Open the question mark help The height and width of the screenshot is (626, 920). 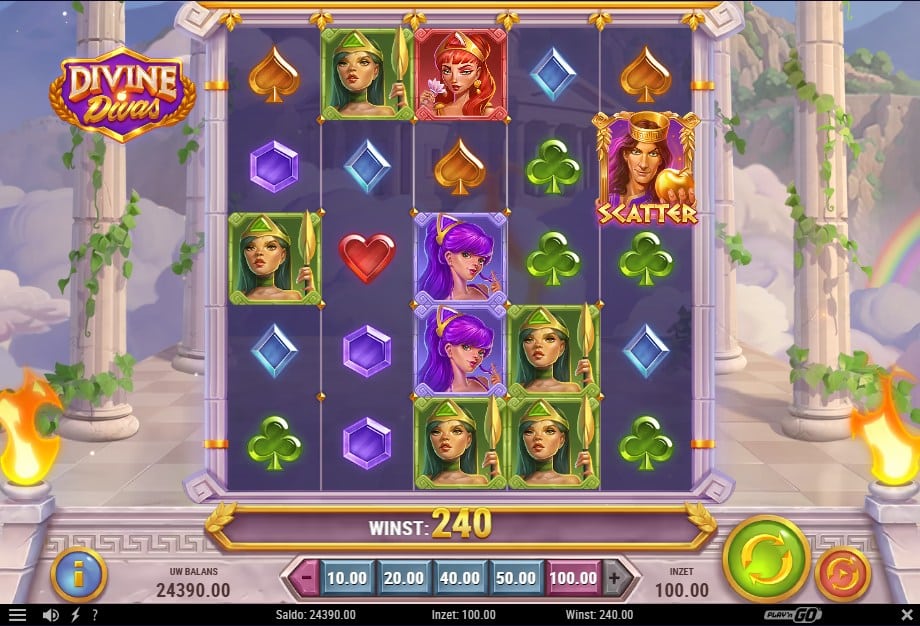pyautogui.click(x=95, y=615)
